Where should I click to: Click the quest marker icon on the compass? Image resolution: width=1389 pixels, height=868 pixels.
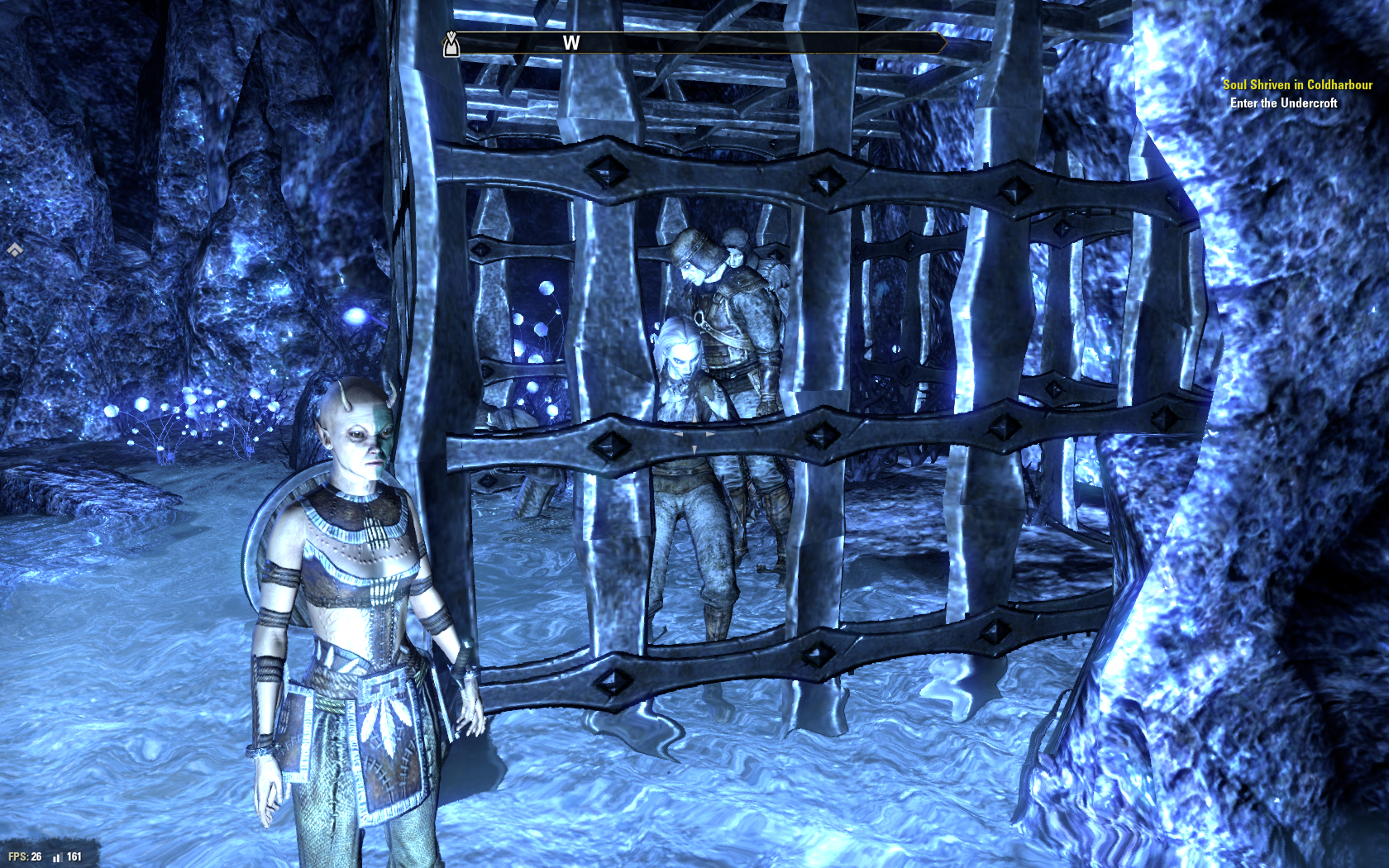pyautogui.click(x=451, y=44)
